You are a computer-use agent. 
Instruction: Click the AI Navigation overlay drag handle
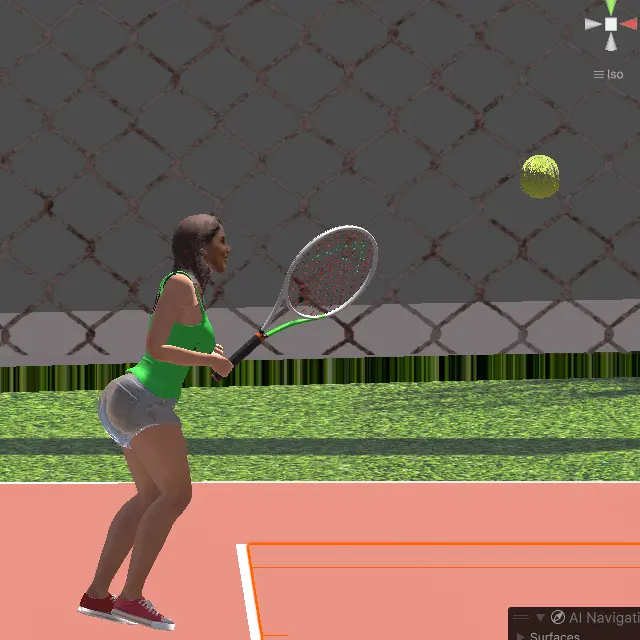point(521,618)
